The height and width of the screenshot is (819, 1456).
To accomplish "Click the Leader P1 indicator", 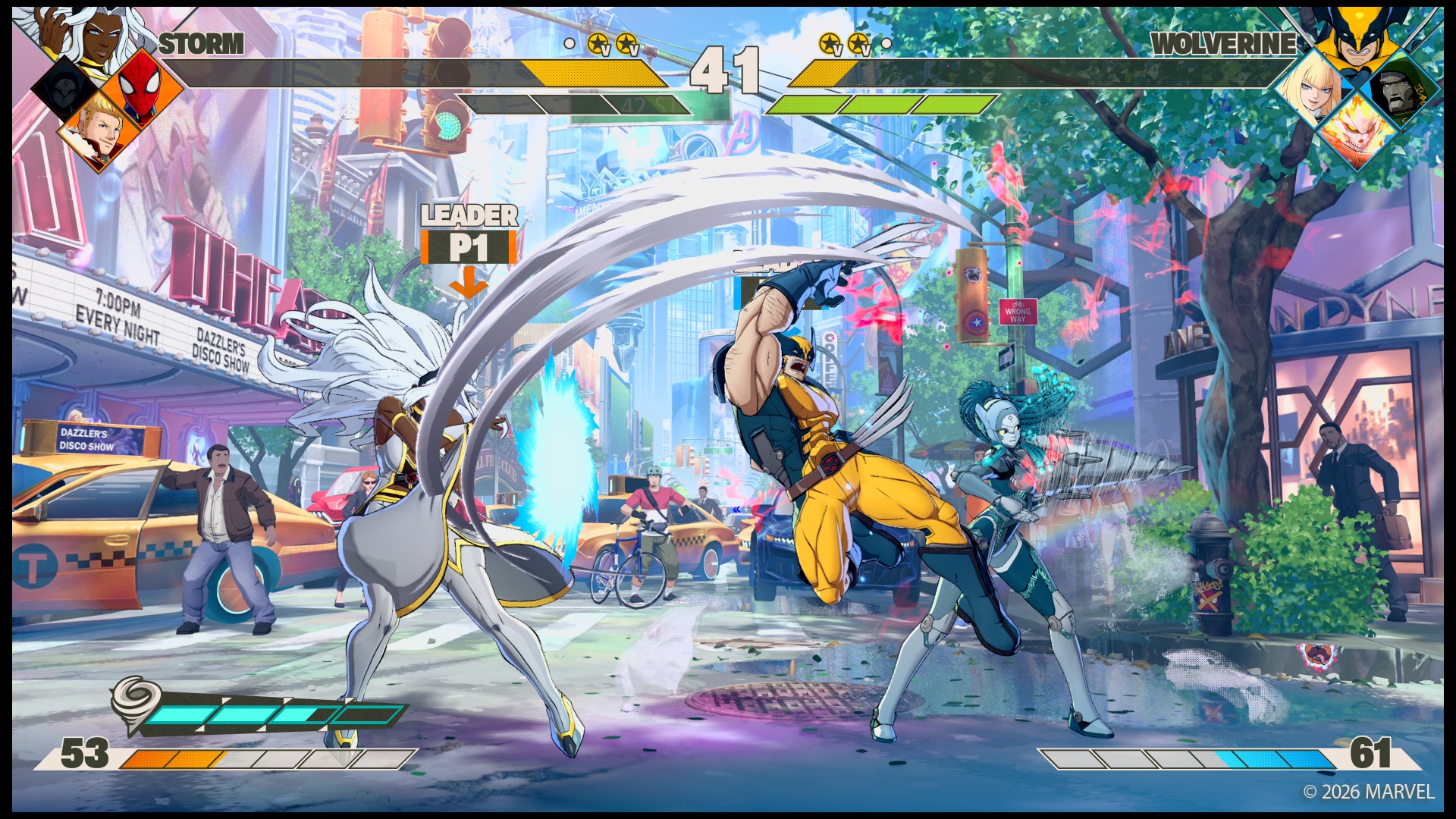I will 469,237.
